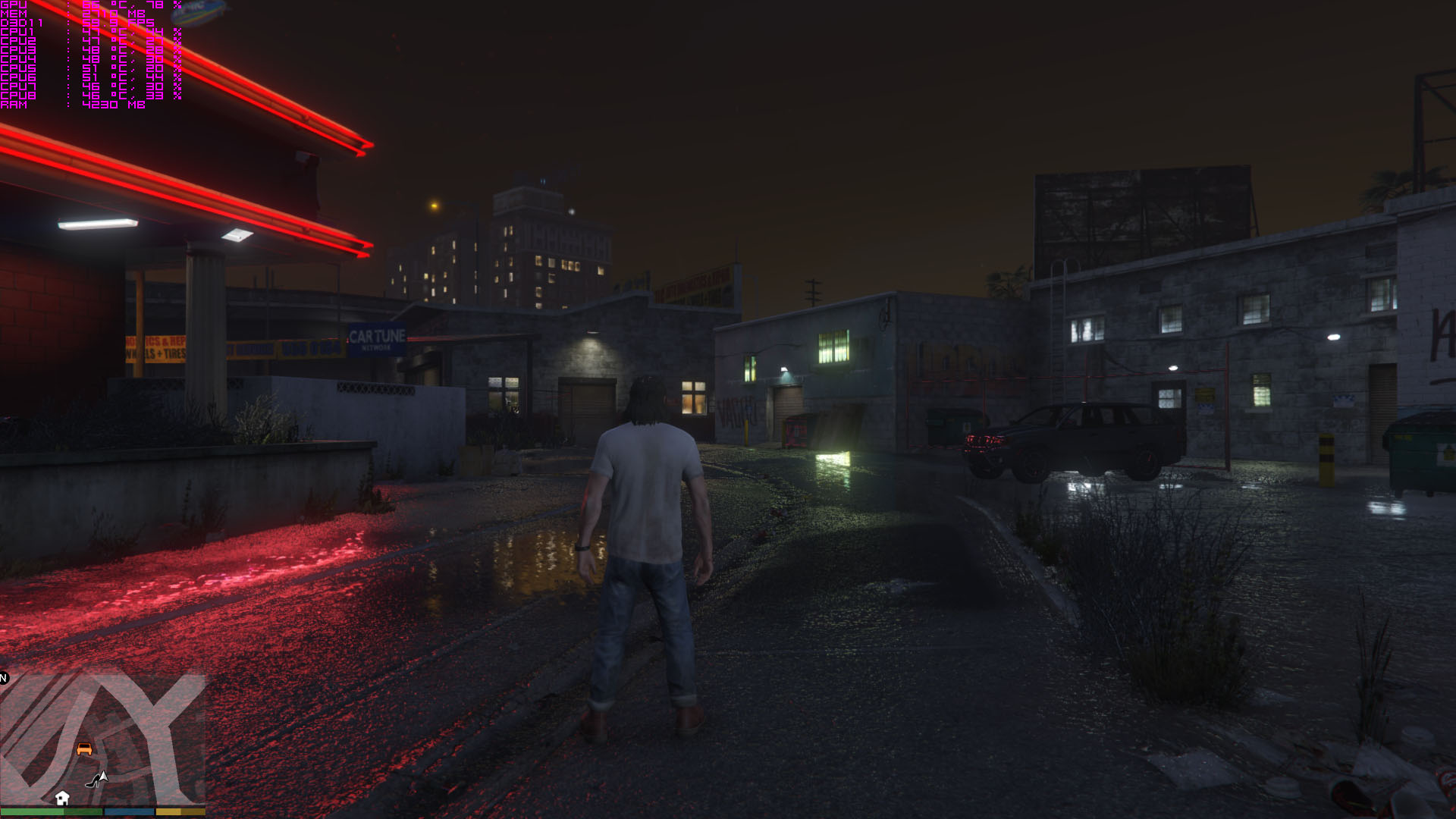Select the orange car marker on minimap

coord(84,748)
